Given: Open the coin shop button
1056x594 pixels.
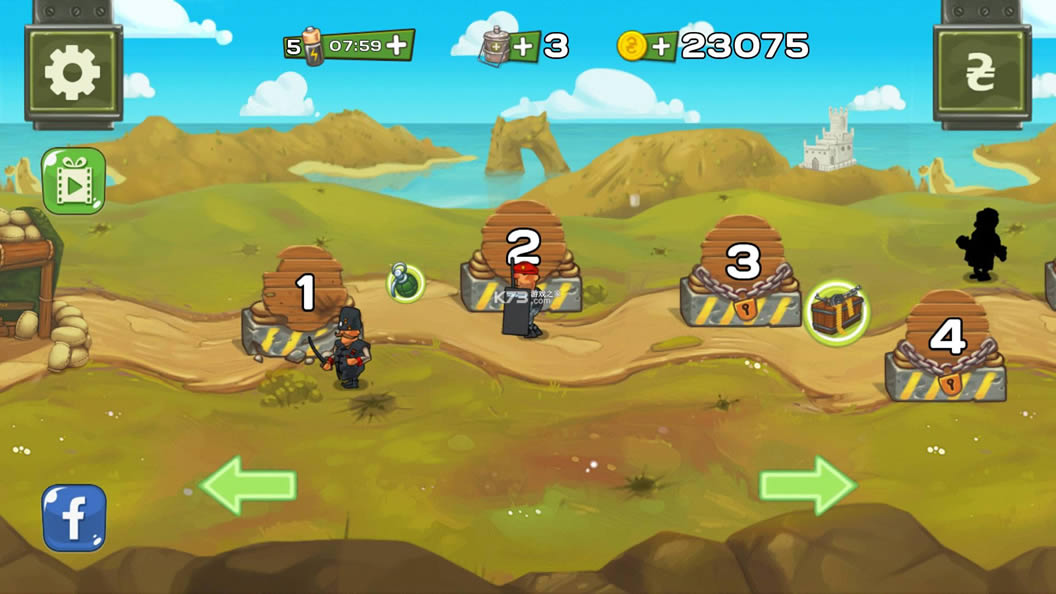Looking at the screenshot, I should click(x=981, y=75).
